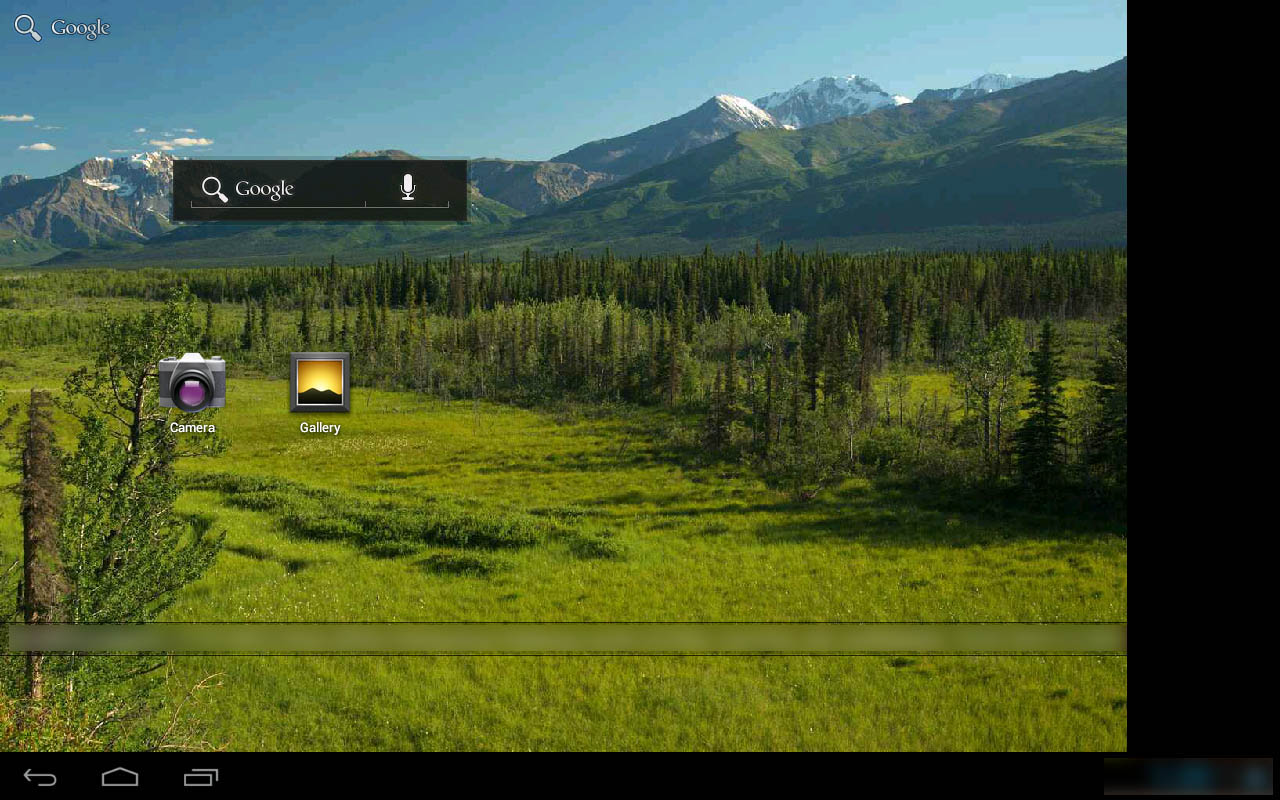Begin a search from the top-left Google bar
Viewport: 1280px width, 800px height.
(60, 27)
